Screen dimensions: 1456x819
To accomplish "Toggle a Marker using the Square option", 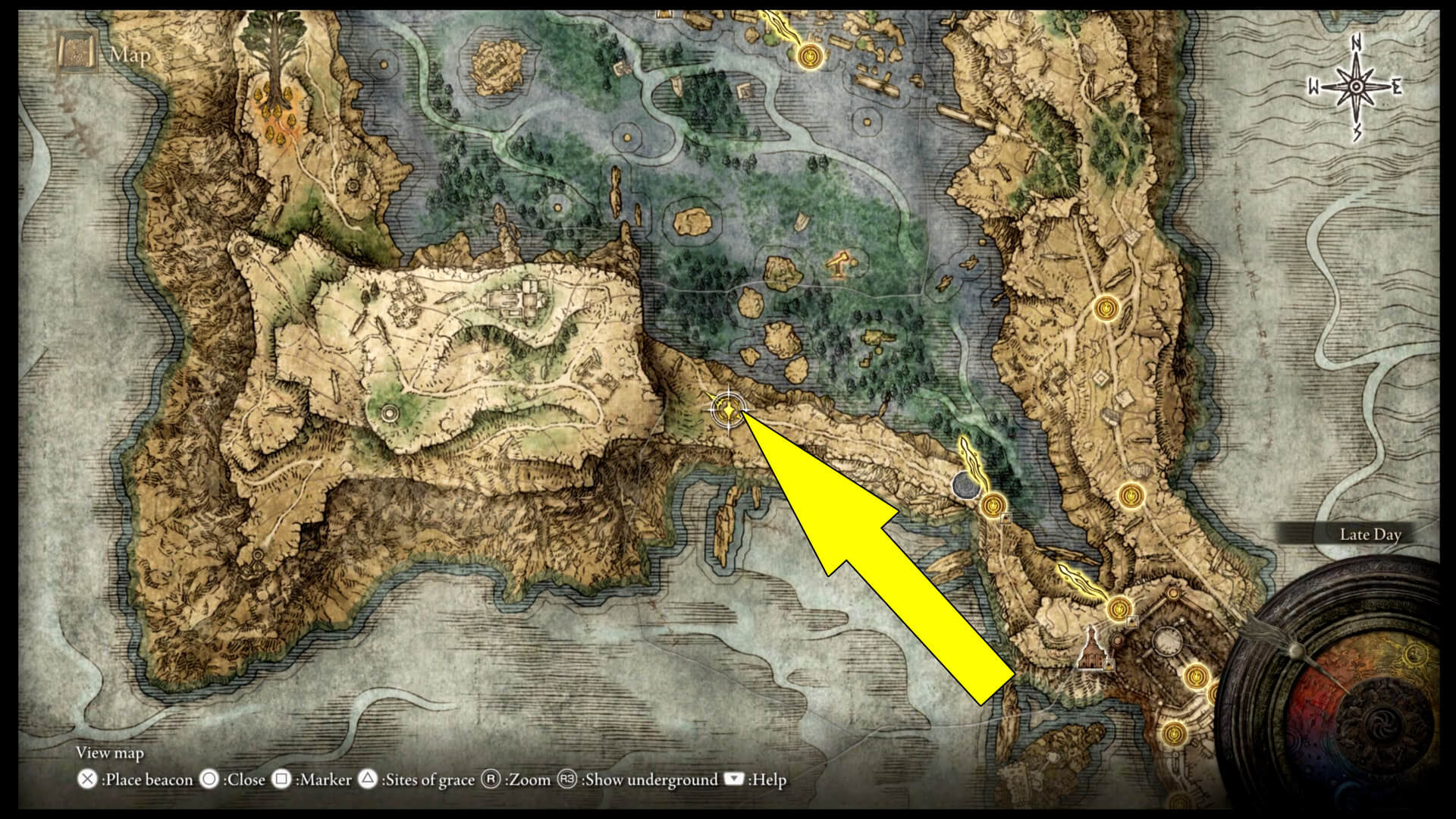I will tap(281, 780).
